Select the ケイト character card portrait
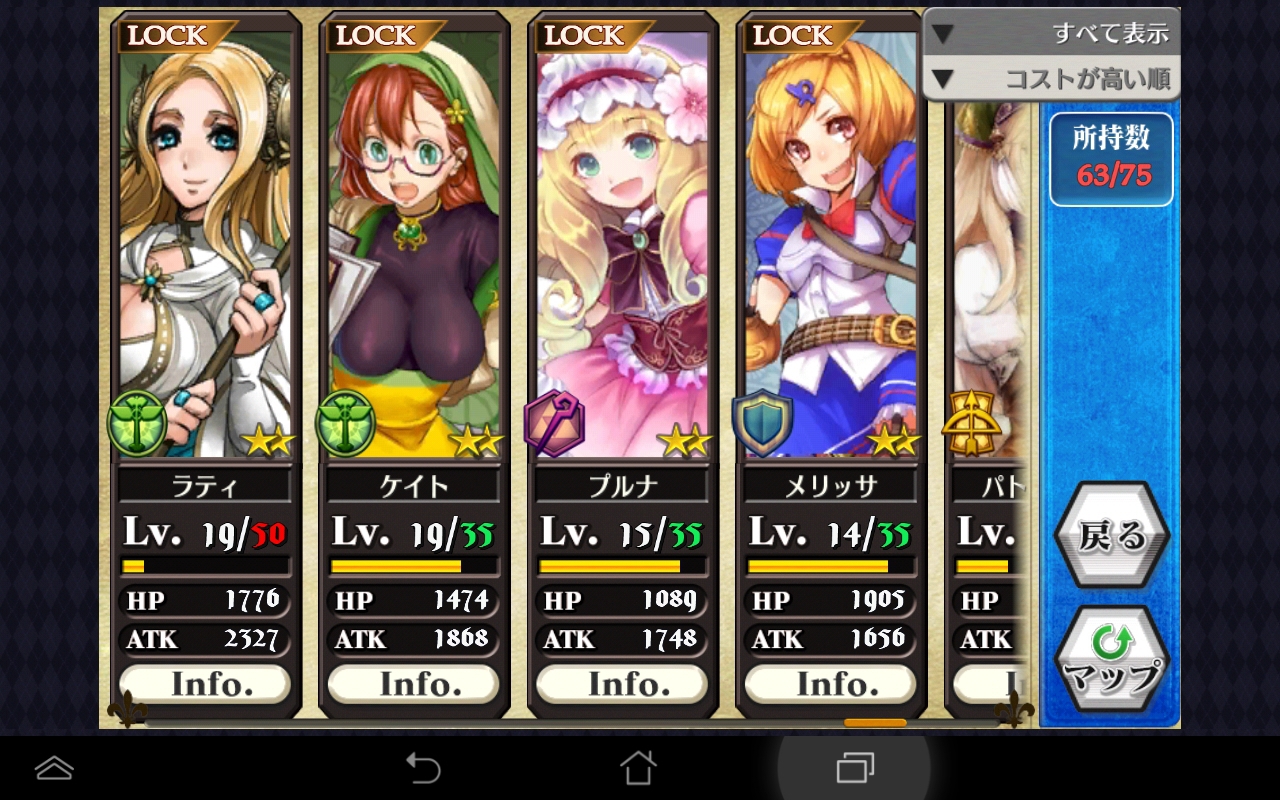1280x800 pixels. click(413, 240)
